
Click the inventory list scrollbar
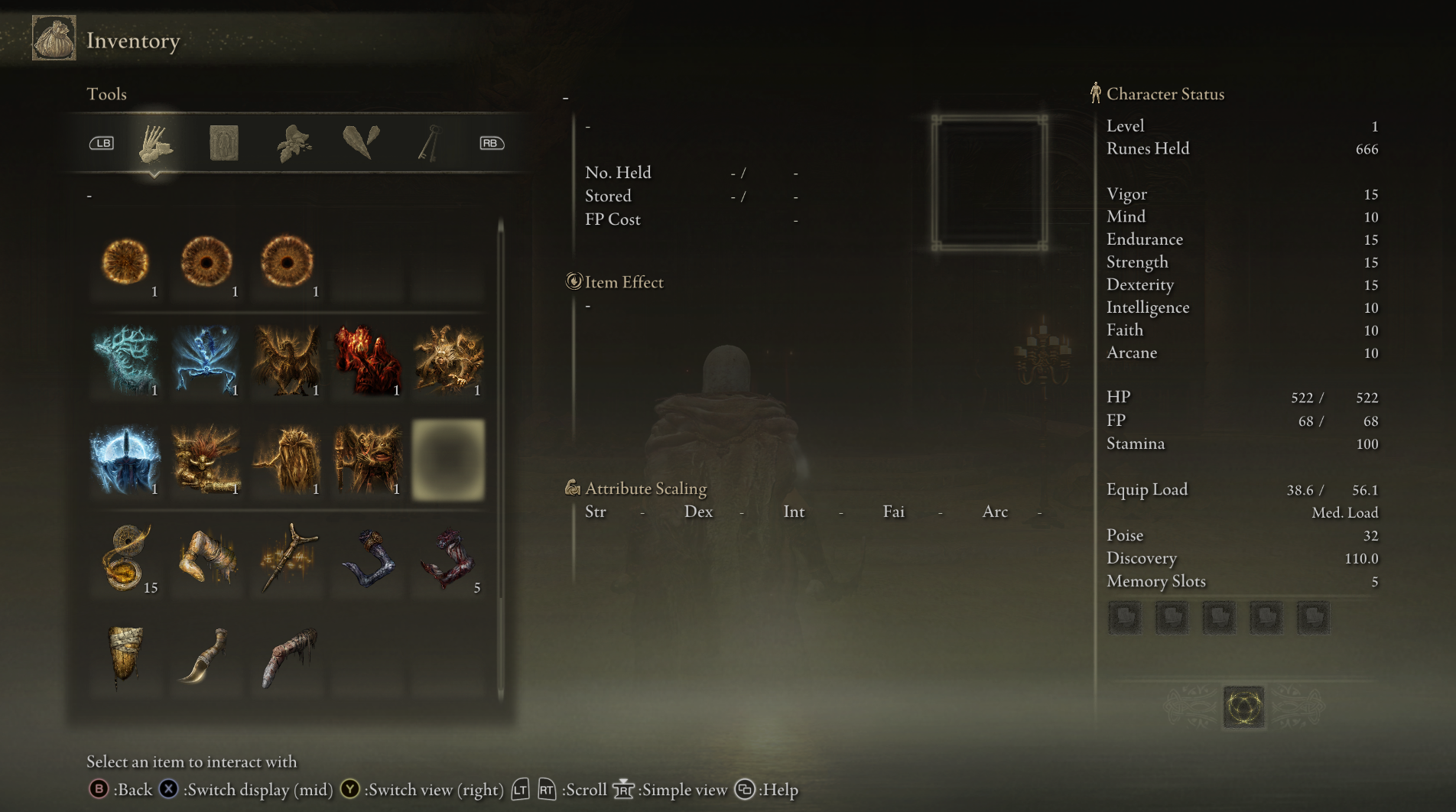pos(501,459)
